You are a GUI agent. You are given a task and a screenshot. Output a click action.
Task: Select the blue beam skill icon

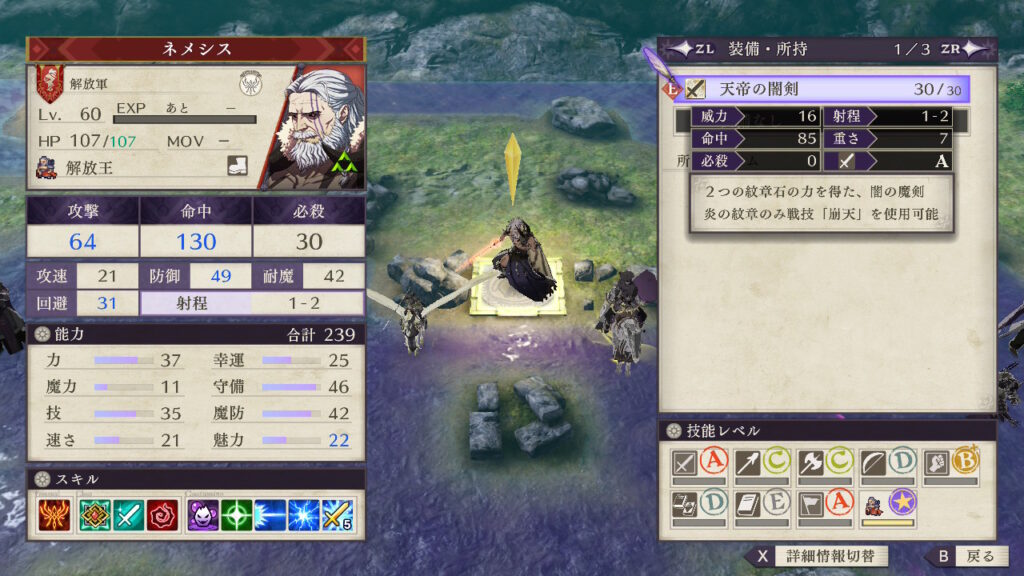coord(270,515)
